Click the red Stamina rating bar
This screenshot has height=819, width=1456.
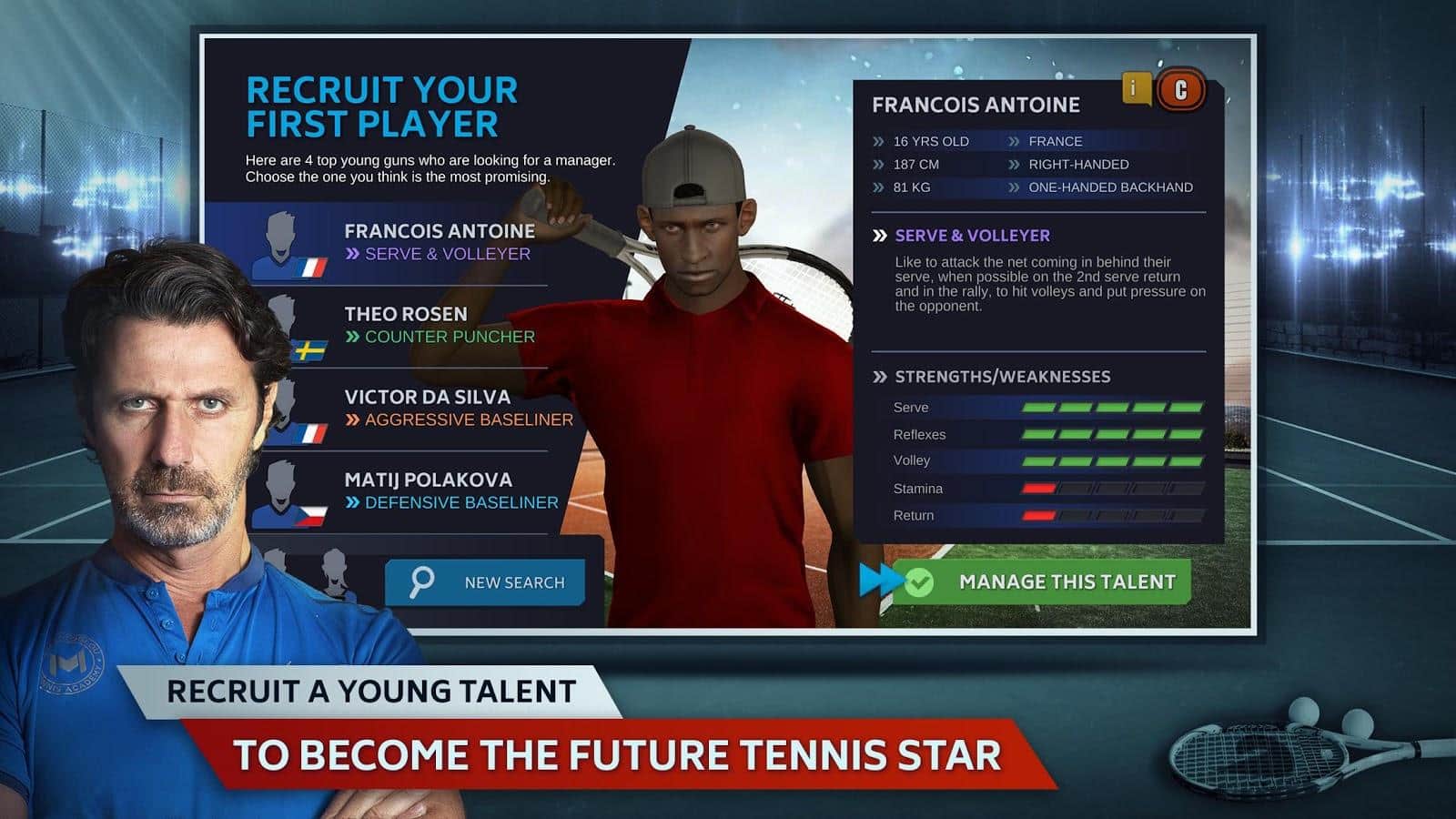pyautogui.click(x=1037, y=488)
